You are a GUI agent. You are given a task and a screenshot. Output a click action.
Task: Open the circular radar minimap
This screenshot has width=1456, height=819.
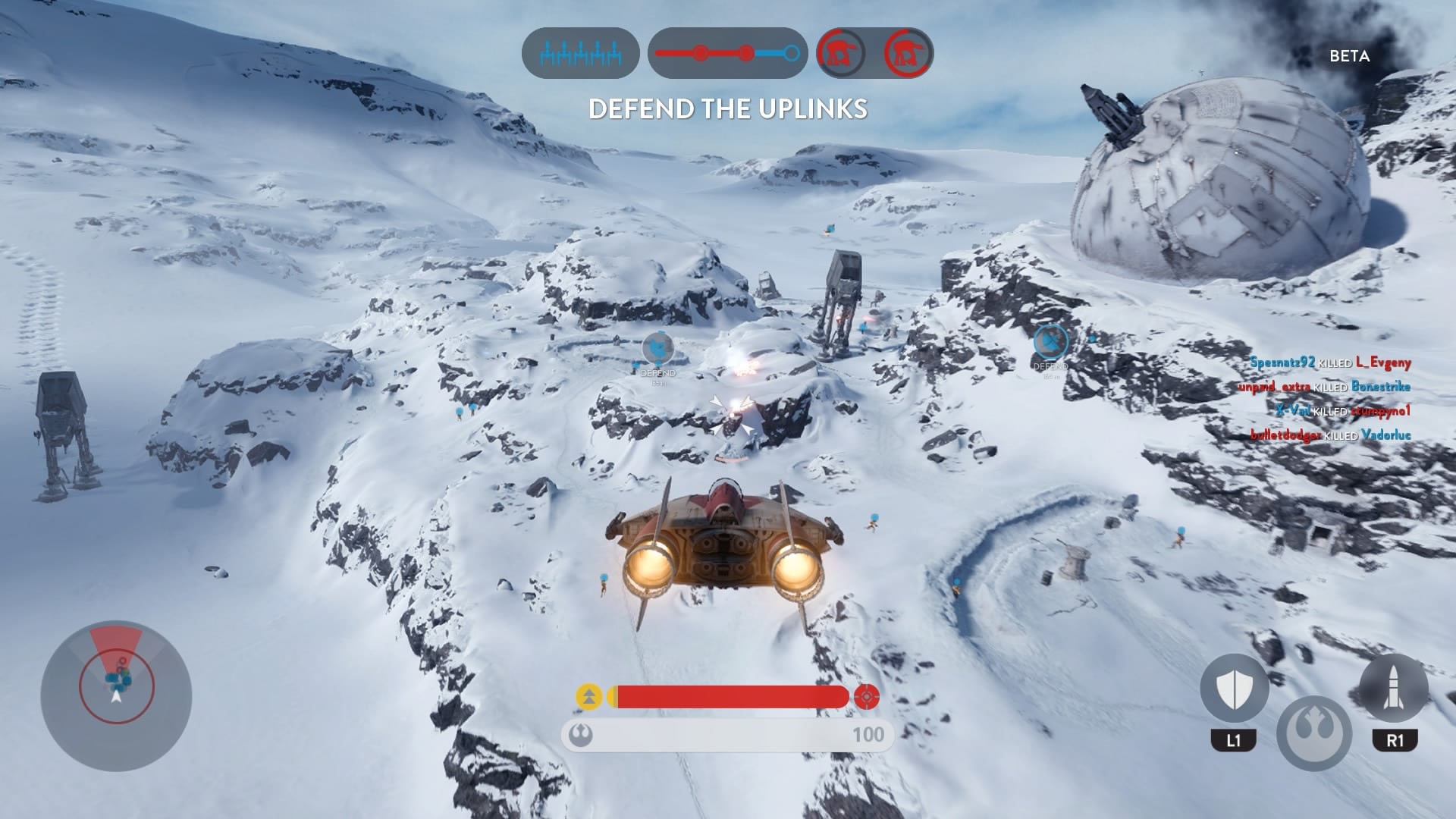[x=116, y=695]
